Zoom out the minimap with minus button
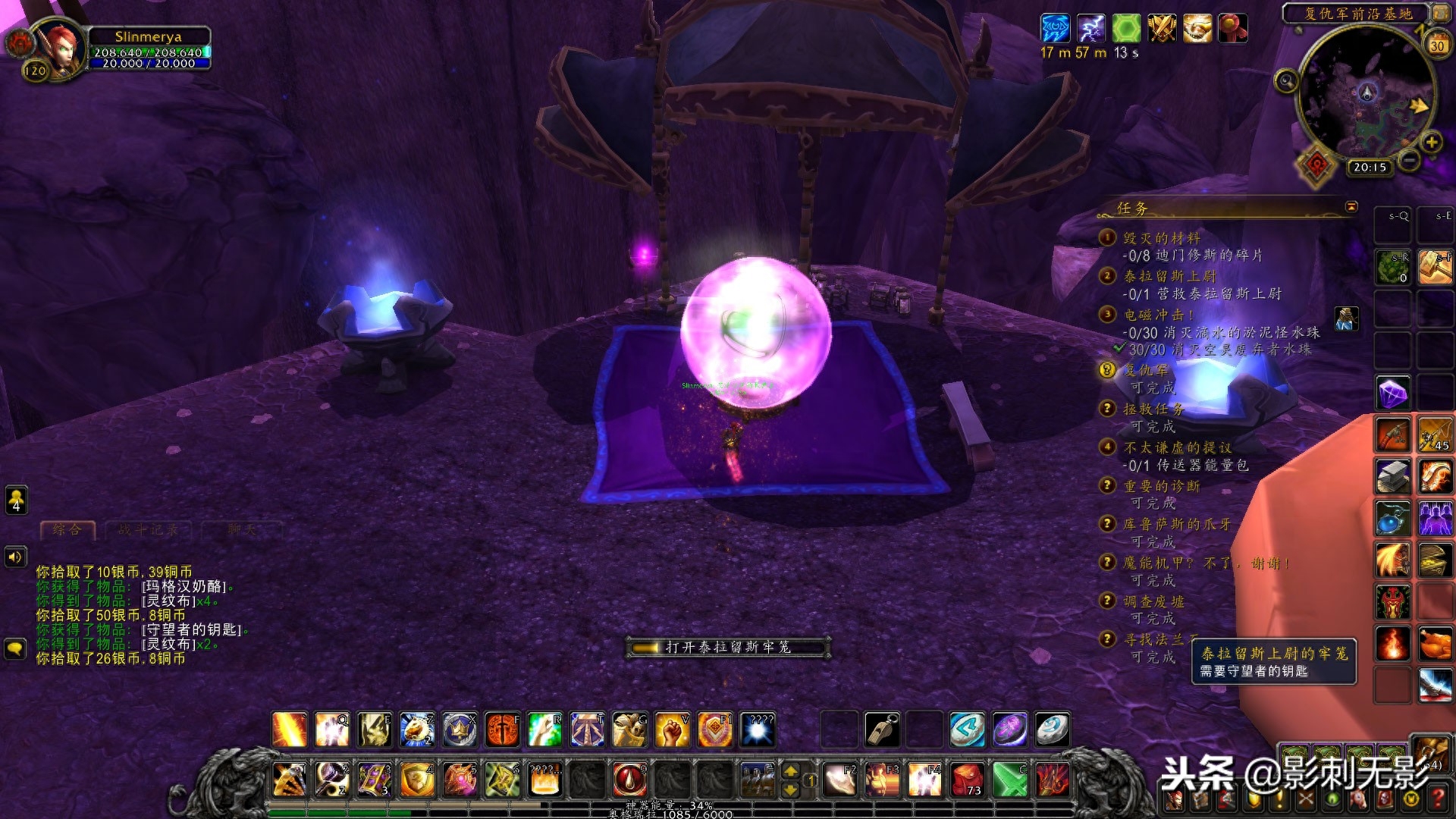The image size is (1456, 819). coord(1409,160)
